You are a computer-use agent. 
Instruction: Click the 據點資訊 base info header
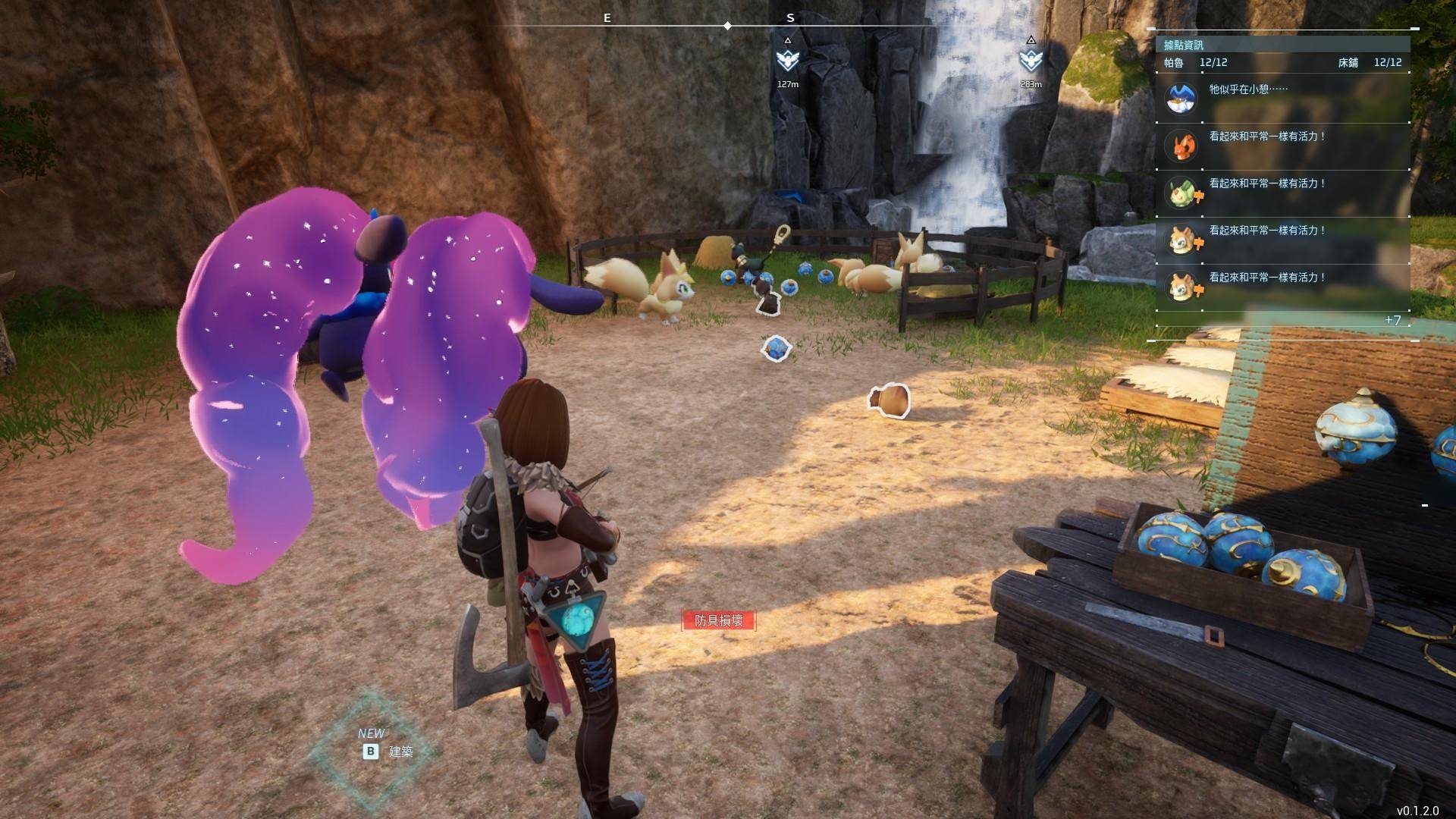pos(1184,45)
